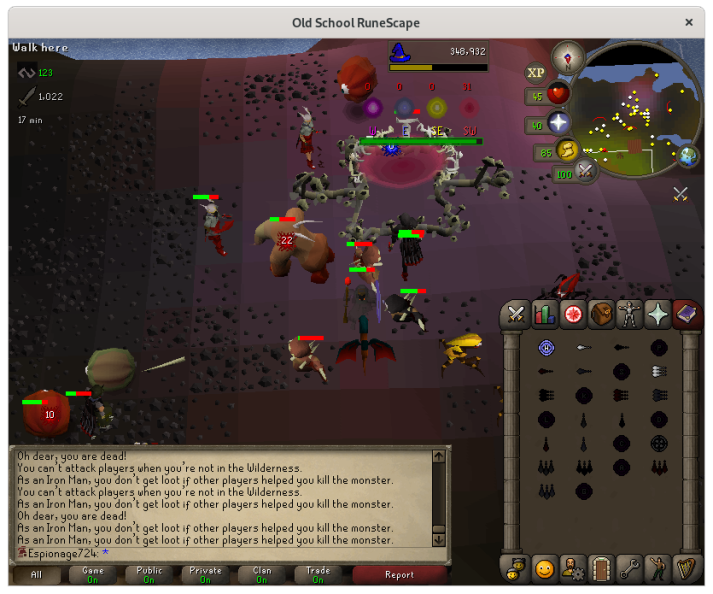Open the Combat Options tab
This screenshot has width=713, height=594.
pos(516,314)
